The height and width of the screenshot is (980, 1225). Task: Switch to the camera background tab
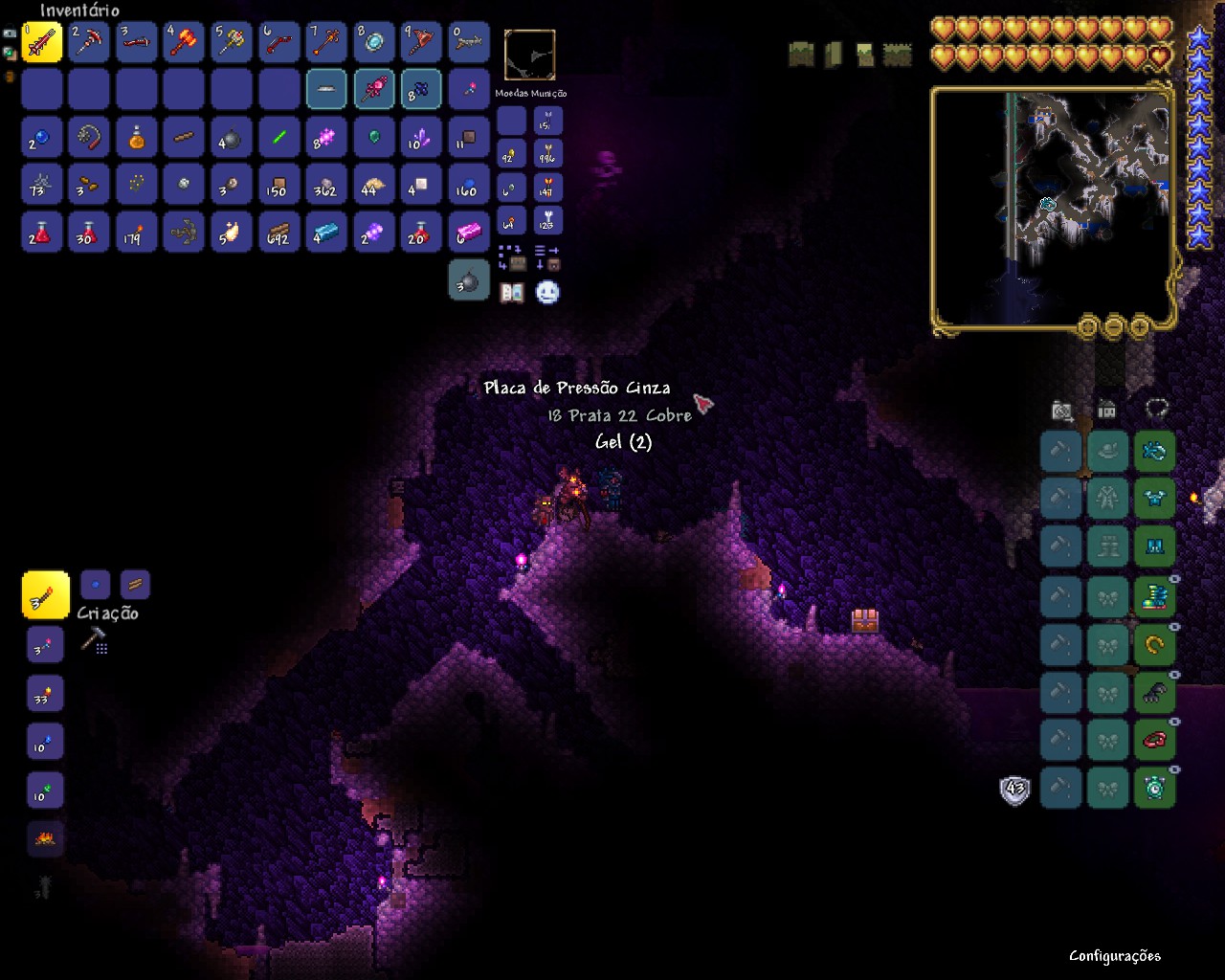point(1062,411)
